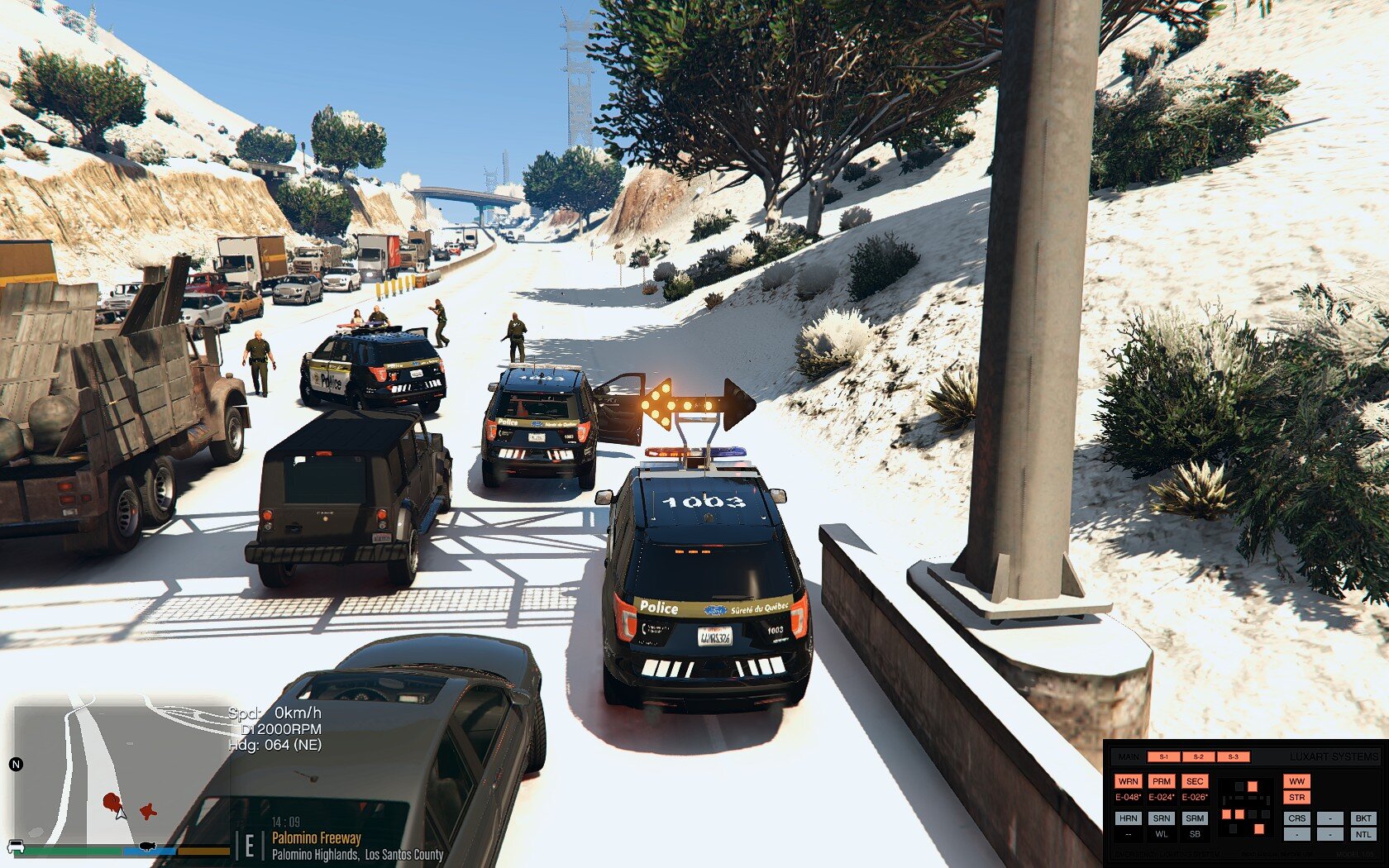Toggle the SRN siren button
The width and height of the screenshot is (1389, 868).
point(1162,818)
